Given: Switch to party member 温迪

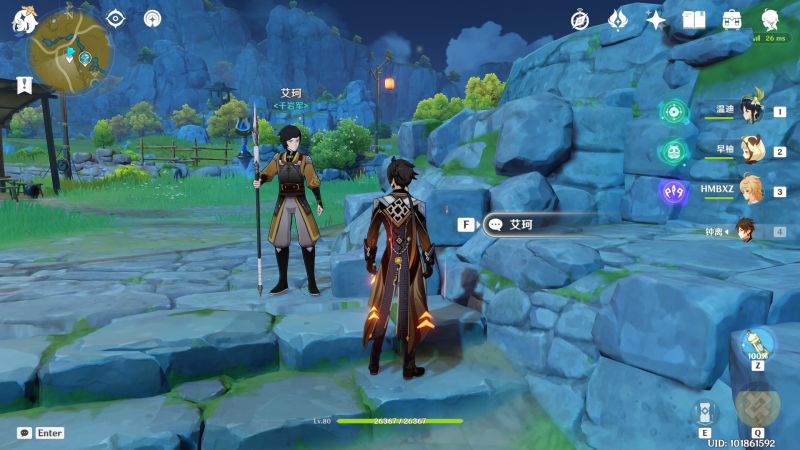Looking at the screenshot, I should (x=748, y=112).
